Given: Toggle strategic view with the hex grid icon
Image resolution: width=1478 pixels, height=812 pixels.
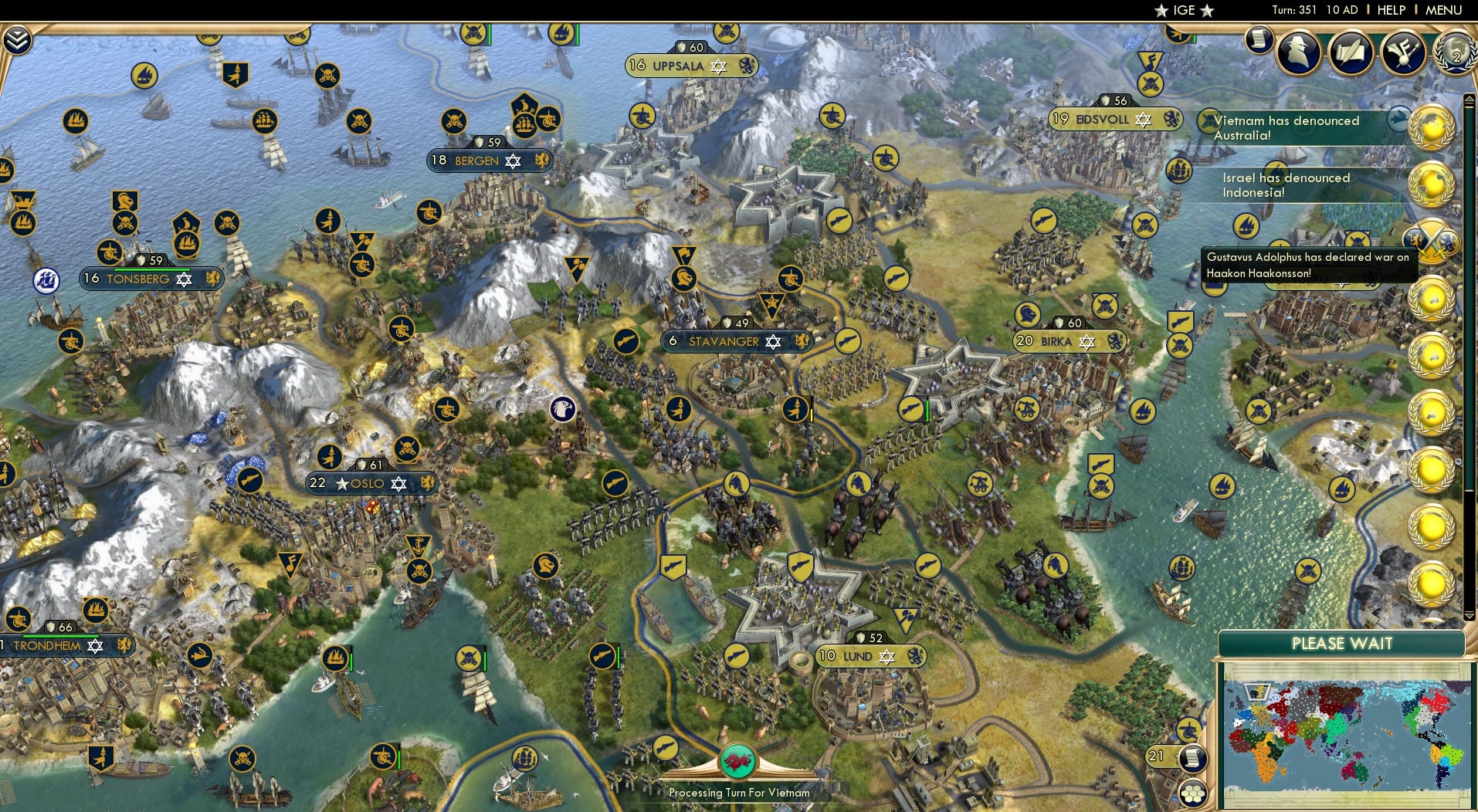Looking at the screenshot, I should [1195, 792].
